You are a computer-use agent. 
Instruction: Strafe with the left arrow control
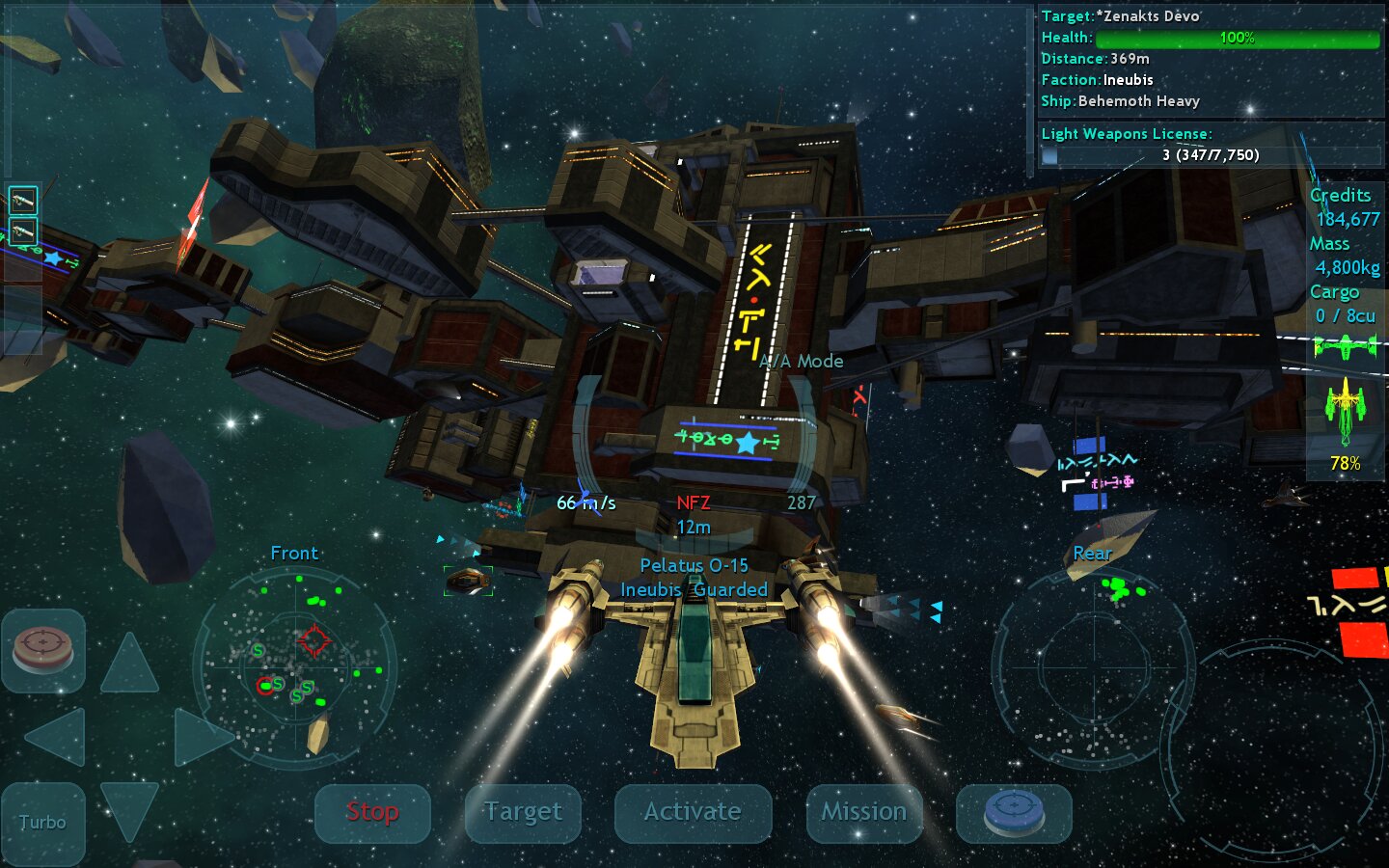[x=57, y=737]
